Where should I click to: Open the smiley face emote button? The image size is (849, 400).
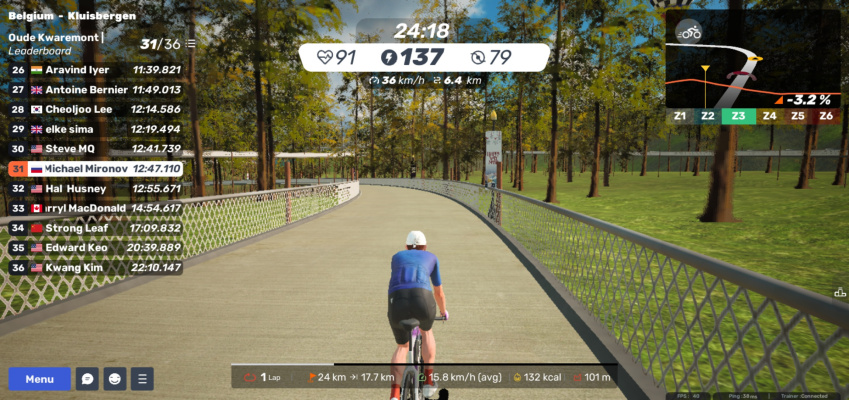point(115,379)
